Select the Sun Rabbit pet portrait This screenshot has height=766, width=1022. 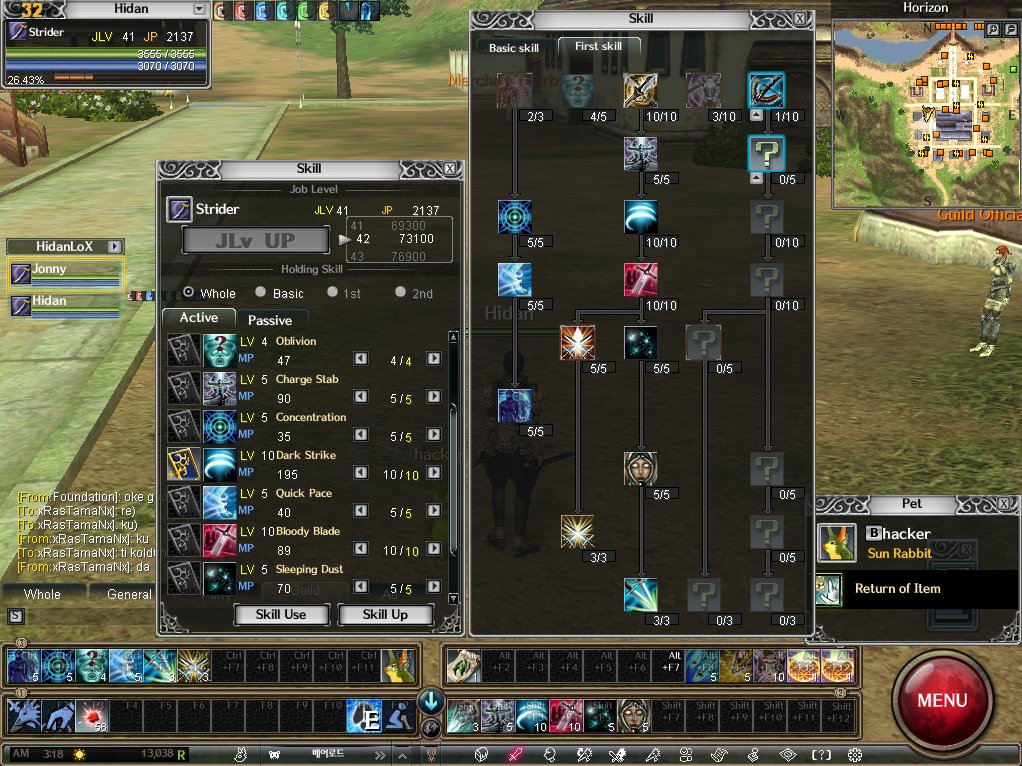tap(837, 542)
